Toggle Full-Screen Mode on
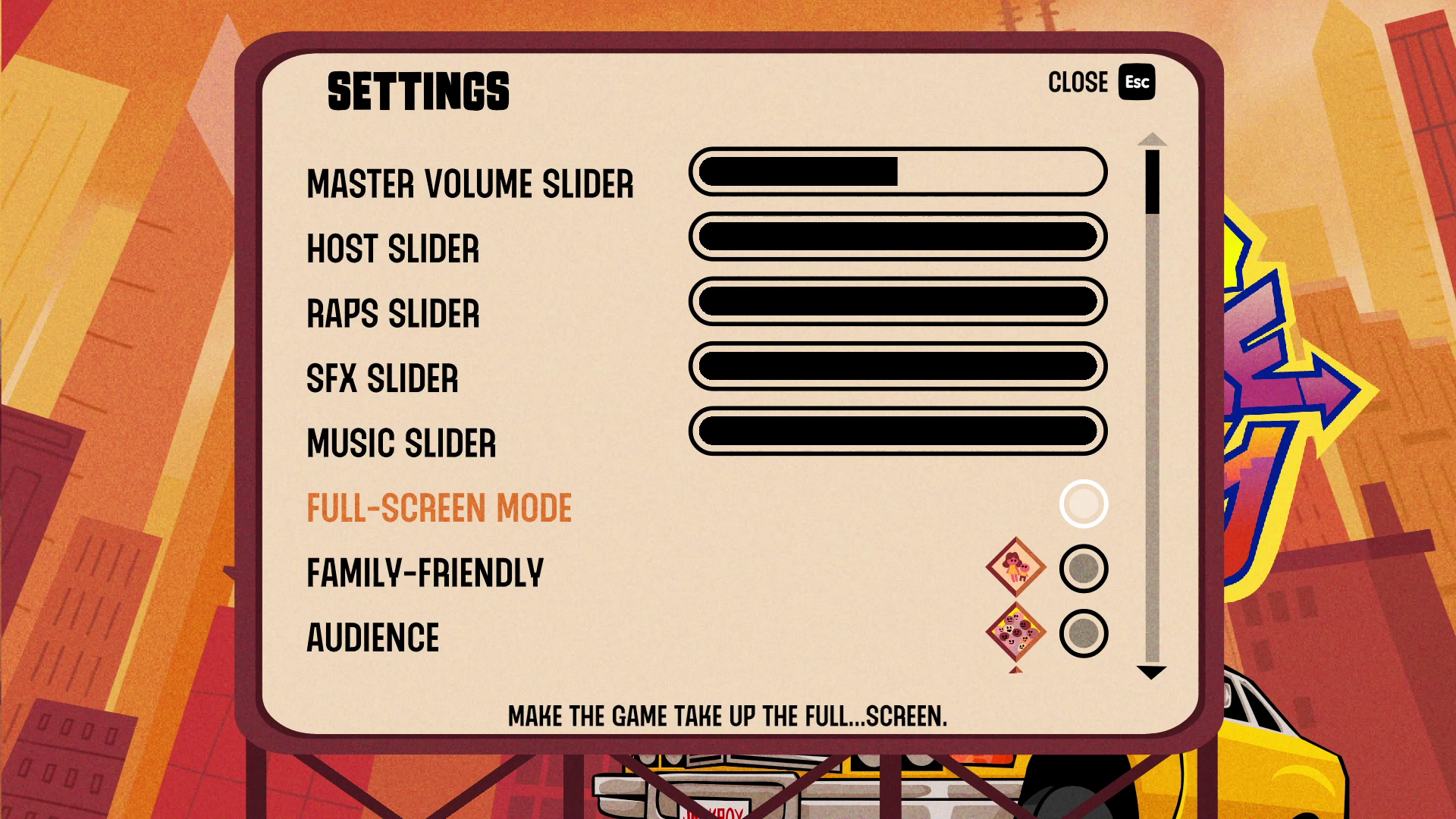Image resolution: width=1456 pixels, height=819 pixels. click(x=1083, y=504)
